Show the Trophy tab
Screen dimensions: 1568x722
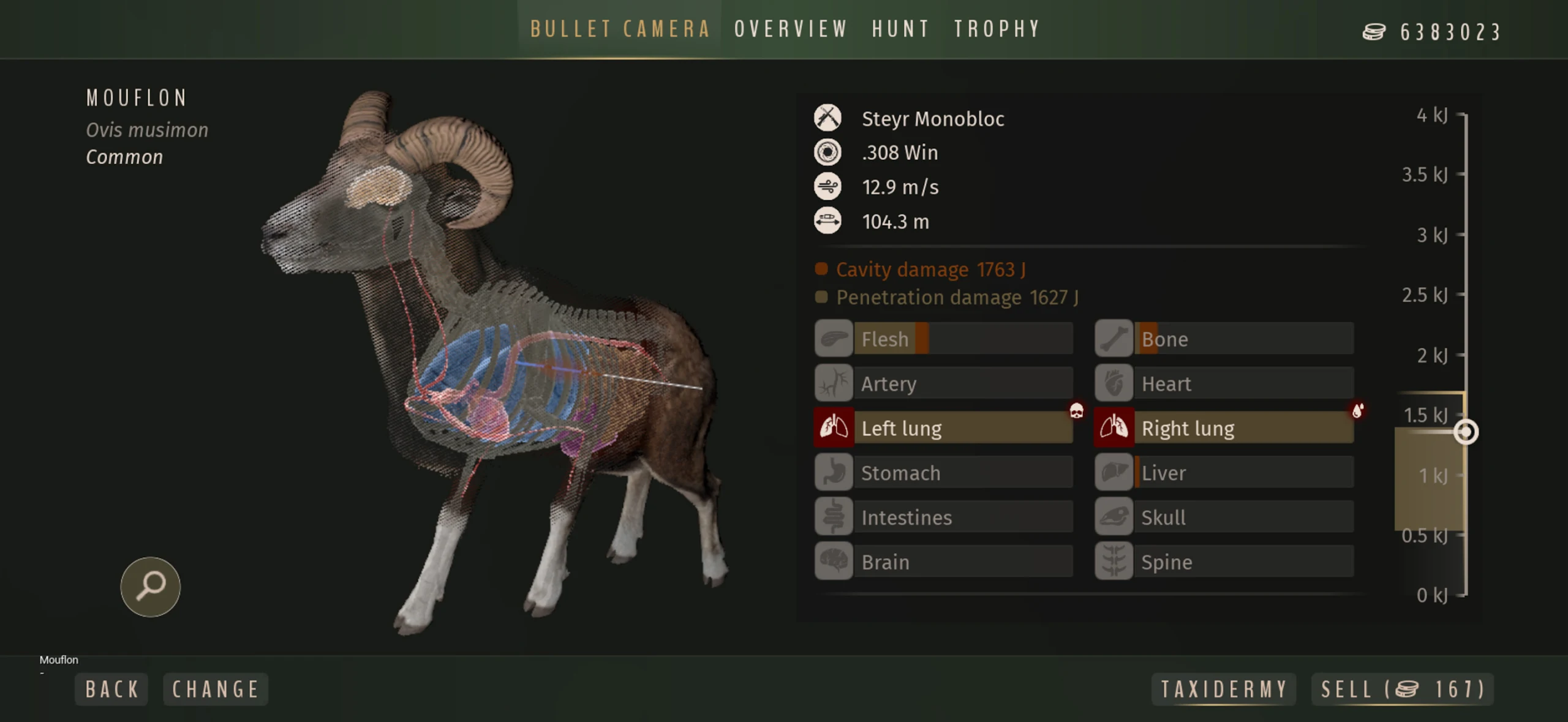997,29
